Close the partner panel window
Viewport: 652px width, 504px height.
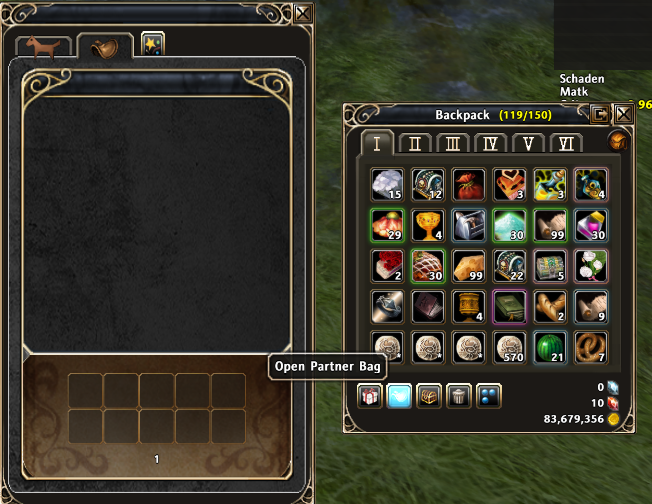pyautogui.click(x=304, y=13)
